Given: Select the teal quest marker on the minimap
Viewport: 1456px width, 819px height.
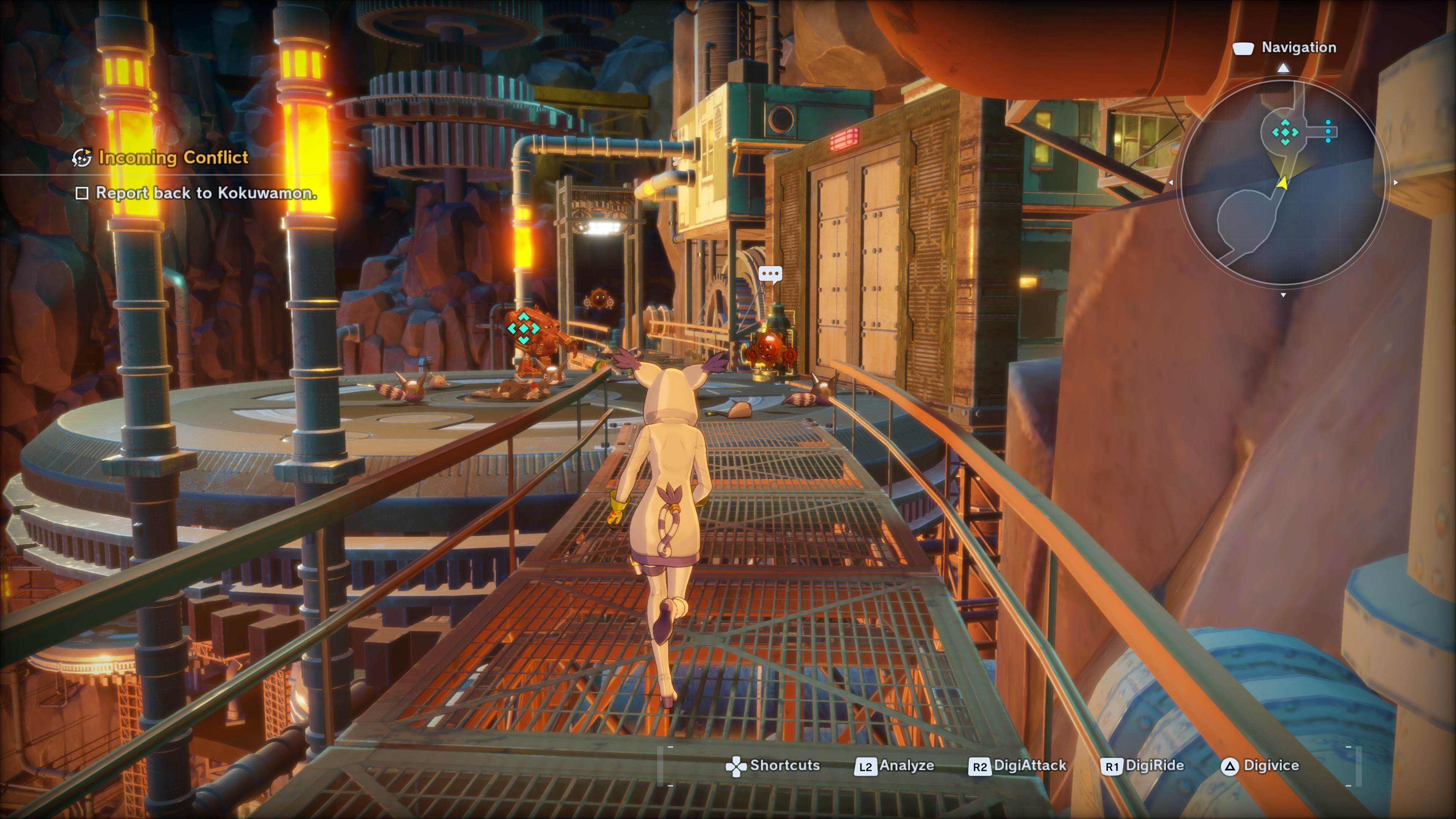Looking at the screenshot, I should (1285, 132).
